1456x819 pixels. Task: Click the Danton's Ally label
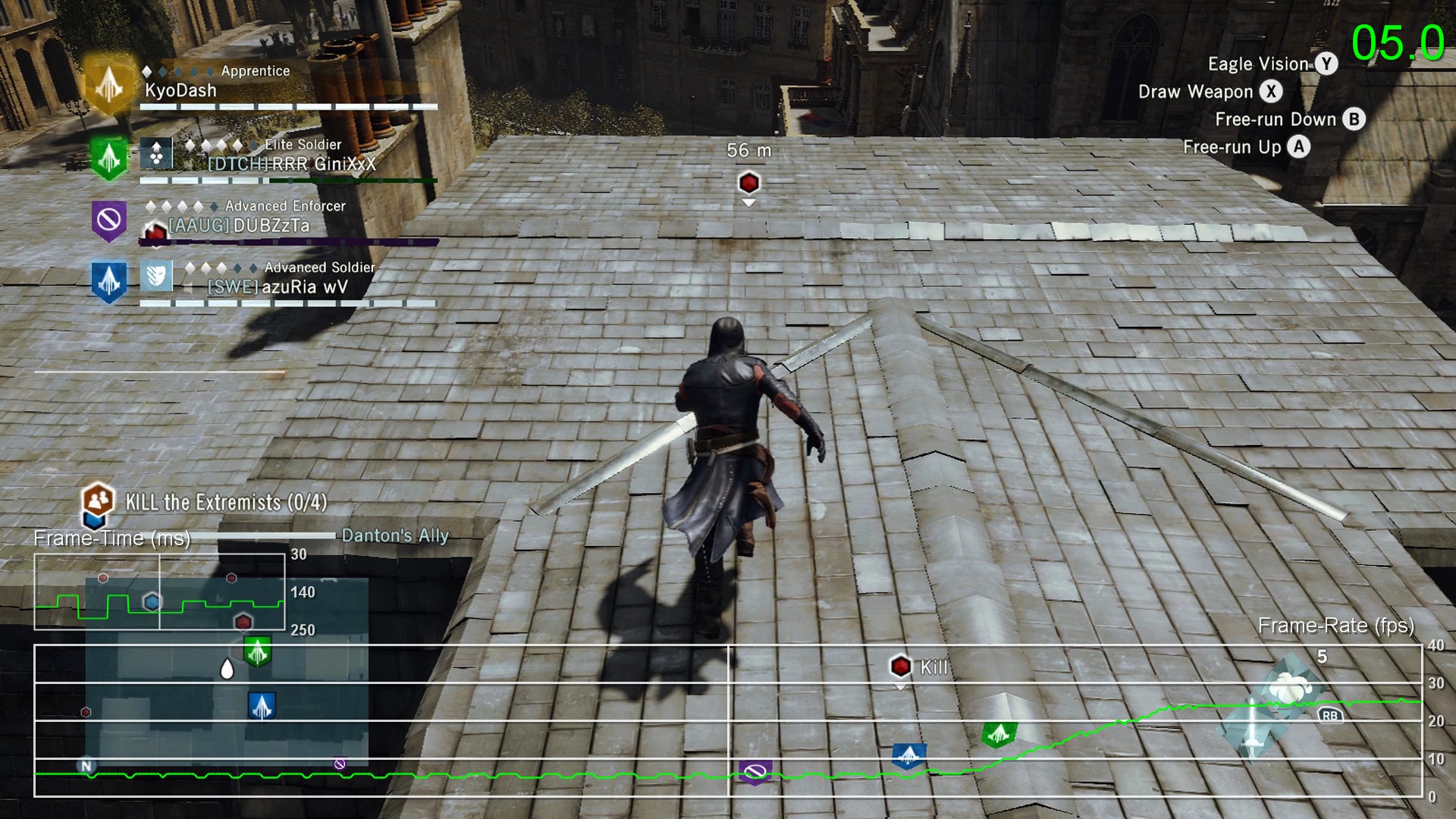click(394, 534)
